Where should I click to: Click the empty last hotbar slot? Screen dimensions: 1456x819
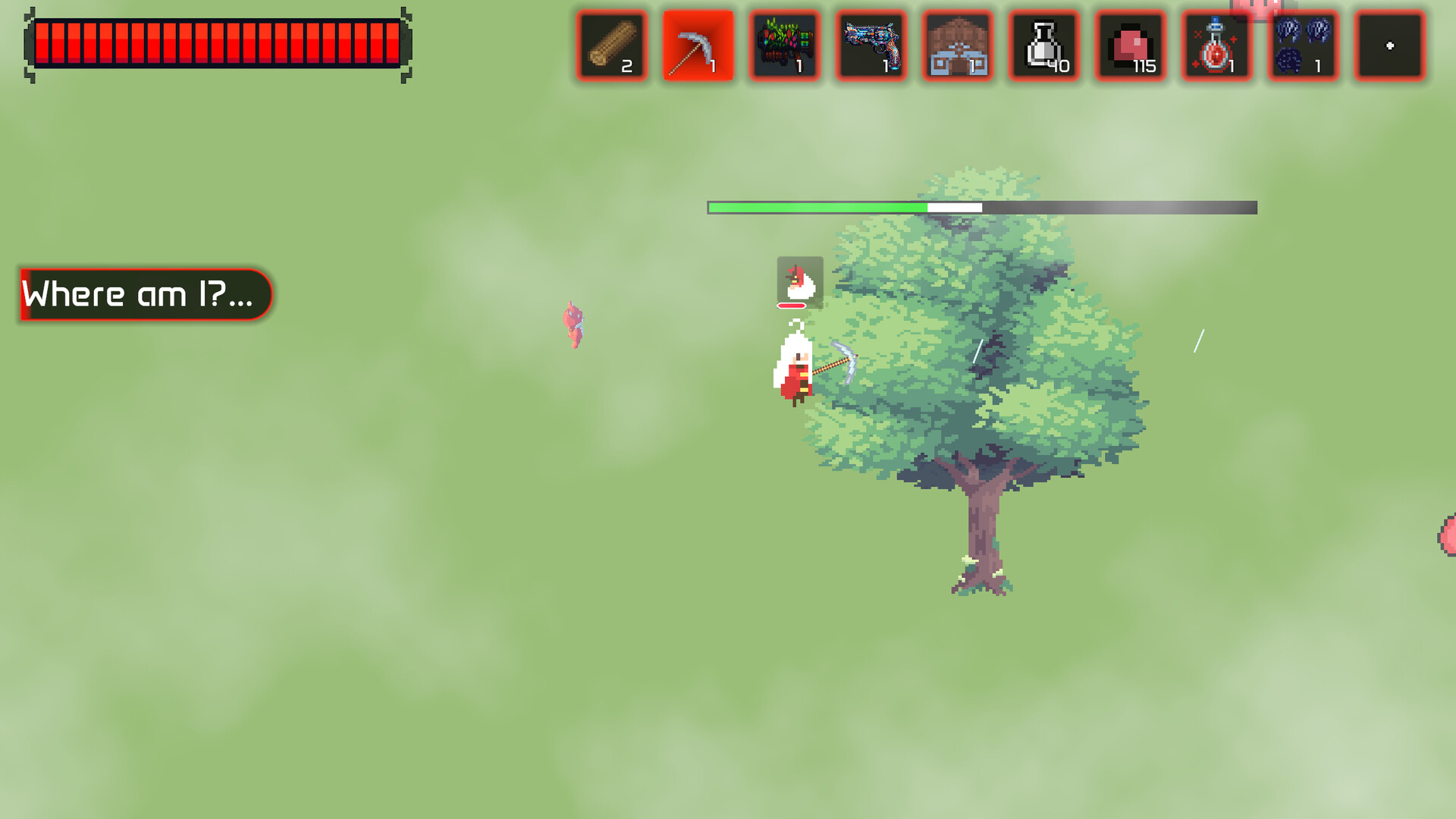1389,45
